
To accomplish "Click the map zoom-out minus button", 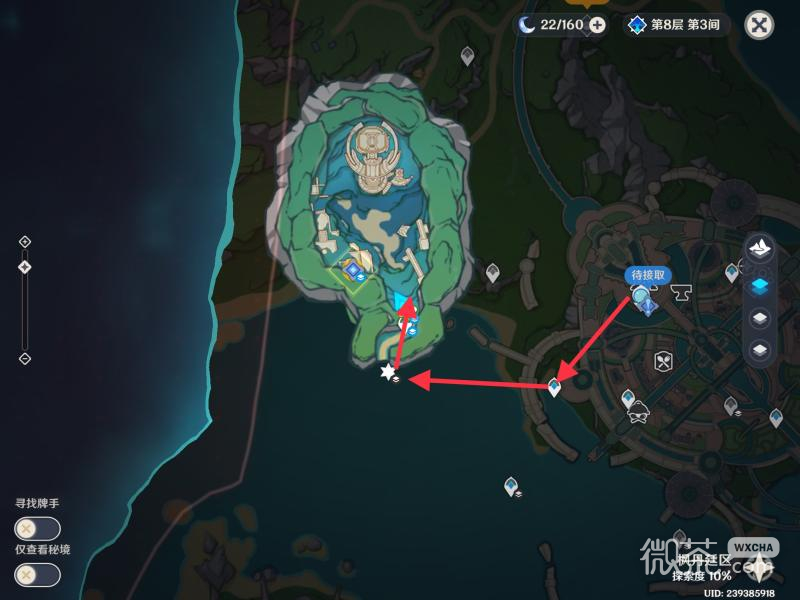I will [25, 358].
